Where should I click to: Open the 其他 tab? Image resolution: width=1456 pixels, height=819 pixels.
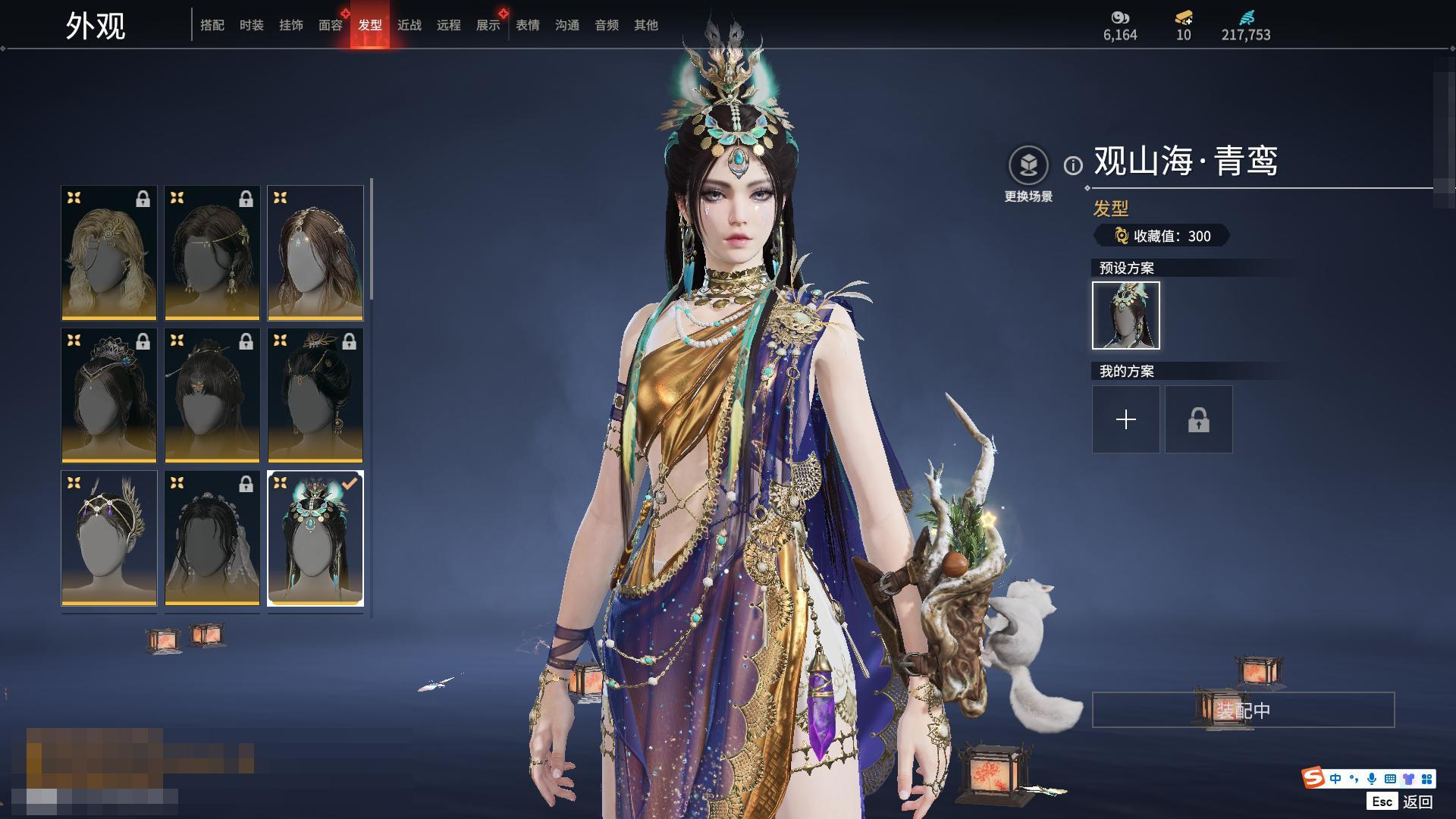[x=646, y=25]
